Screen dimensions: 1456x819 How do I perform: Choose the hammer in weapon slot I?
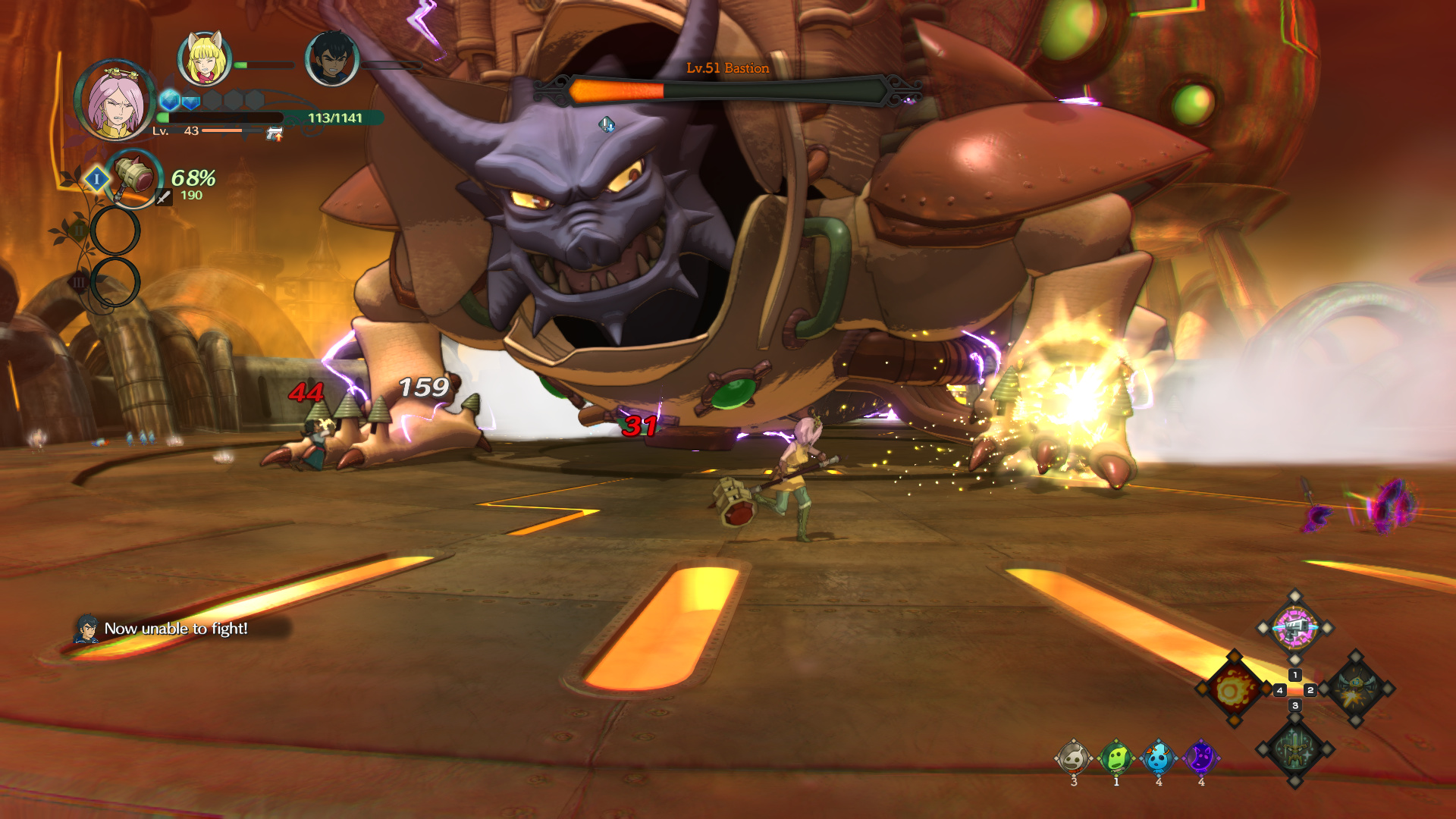[134, 177]
